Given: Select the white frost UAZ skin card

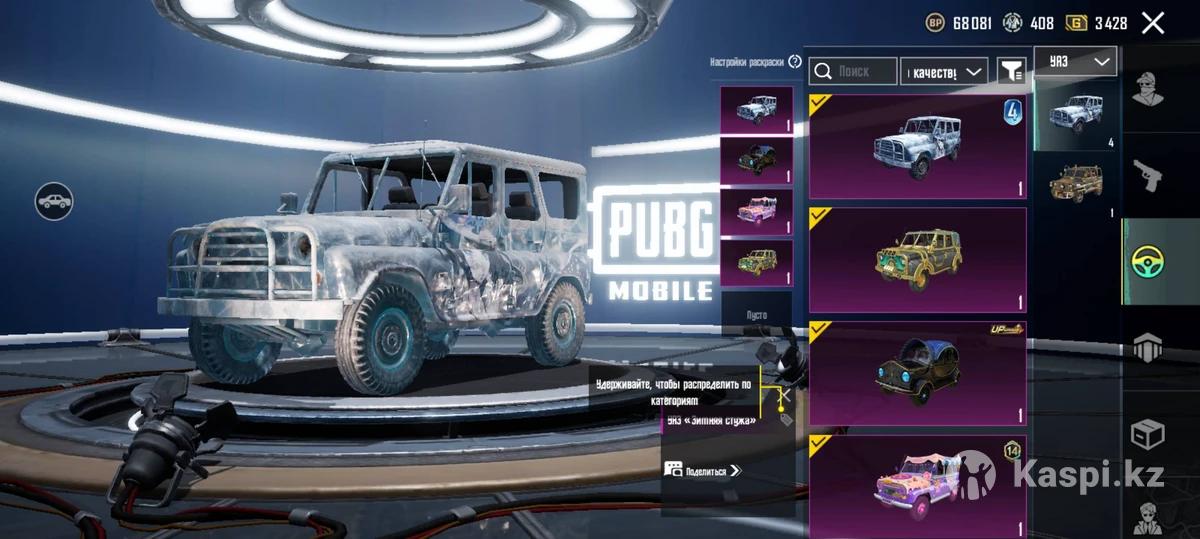Looking at the screenshot, I should (x=917, y=146).
